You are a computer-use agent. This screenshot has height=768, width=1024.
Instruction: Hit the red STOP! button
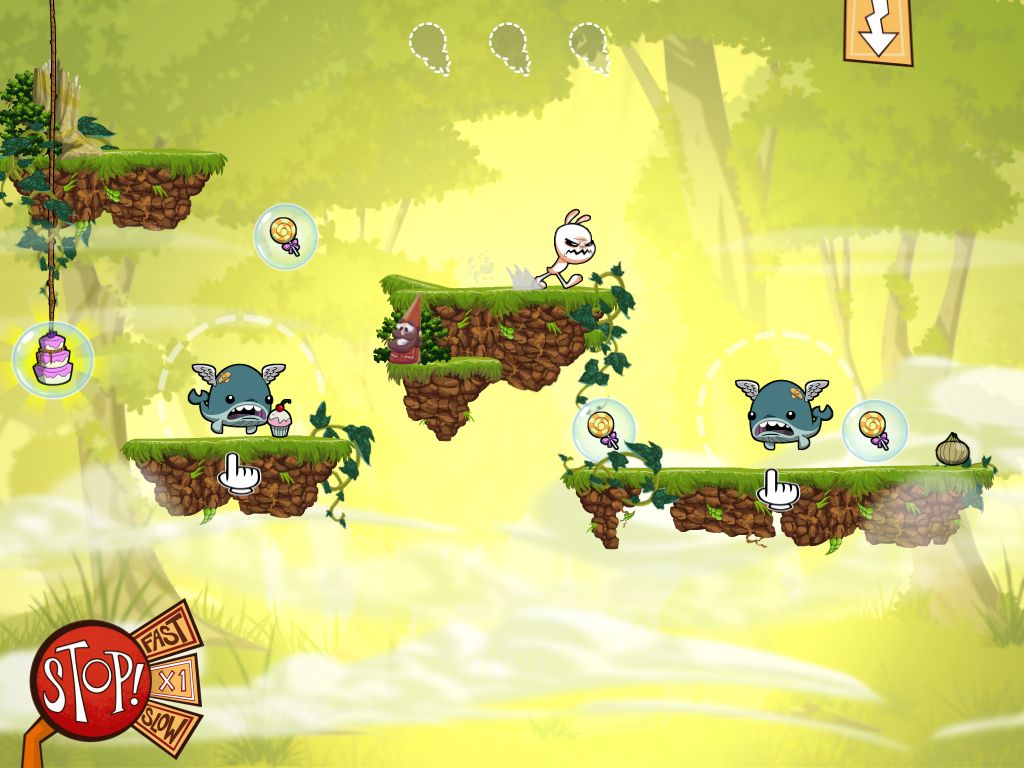[x=89, y=680]
